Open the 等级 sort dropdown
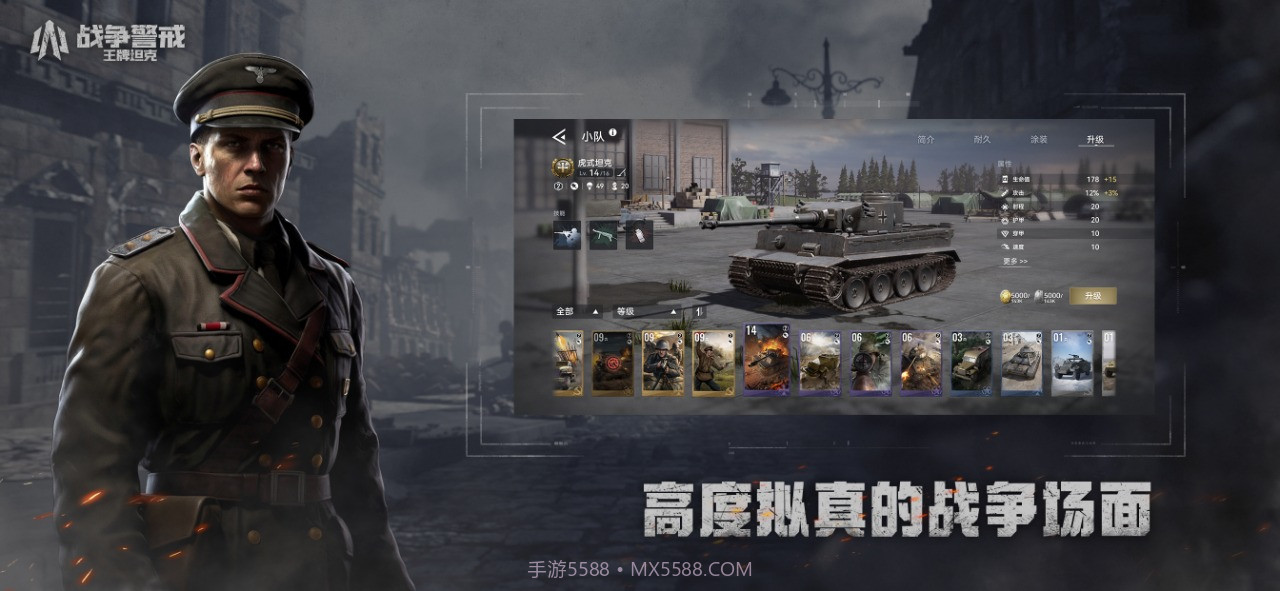The width and height of the screenshot is (1280, 591). coord(646,311)
